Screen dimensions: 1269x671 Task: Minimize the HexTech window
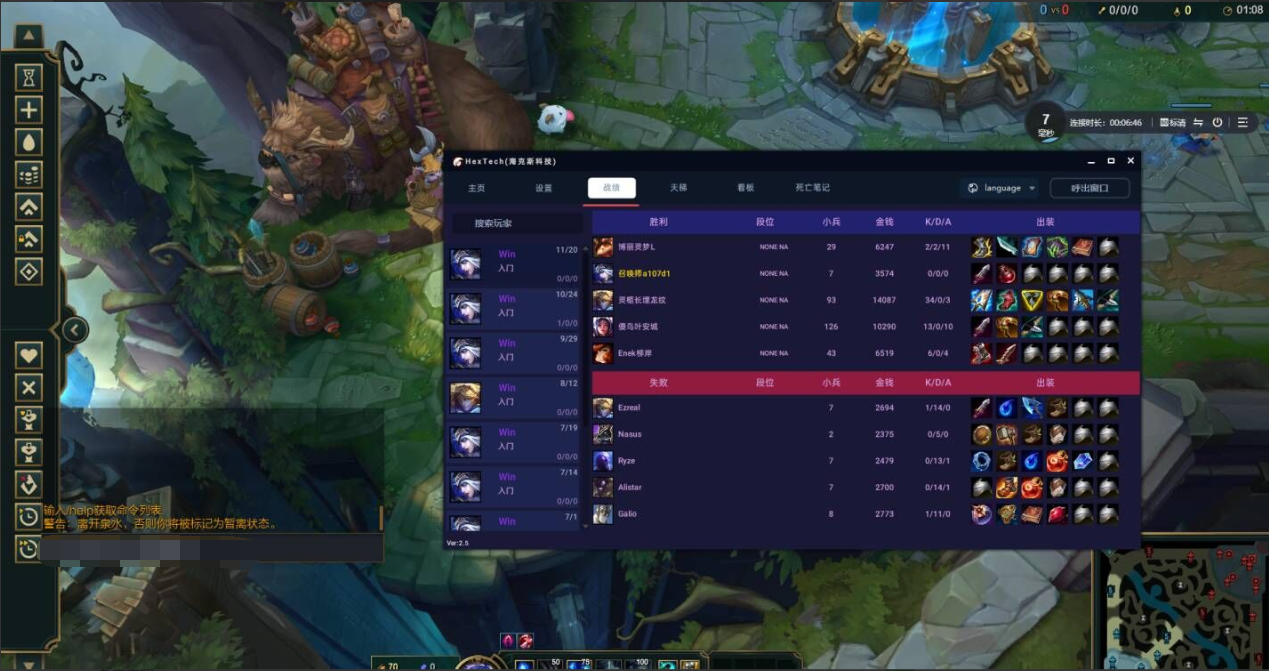pos(1090,161)
